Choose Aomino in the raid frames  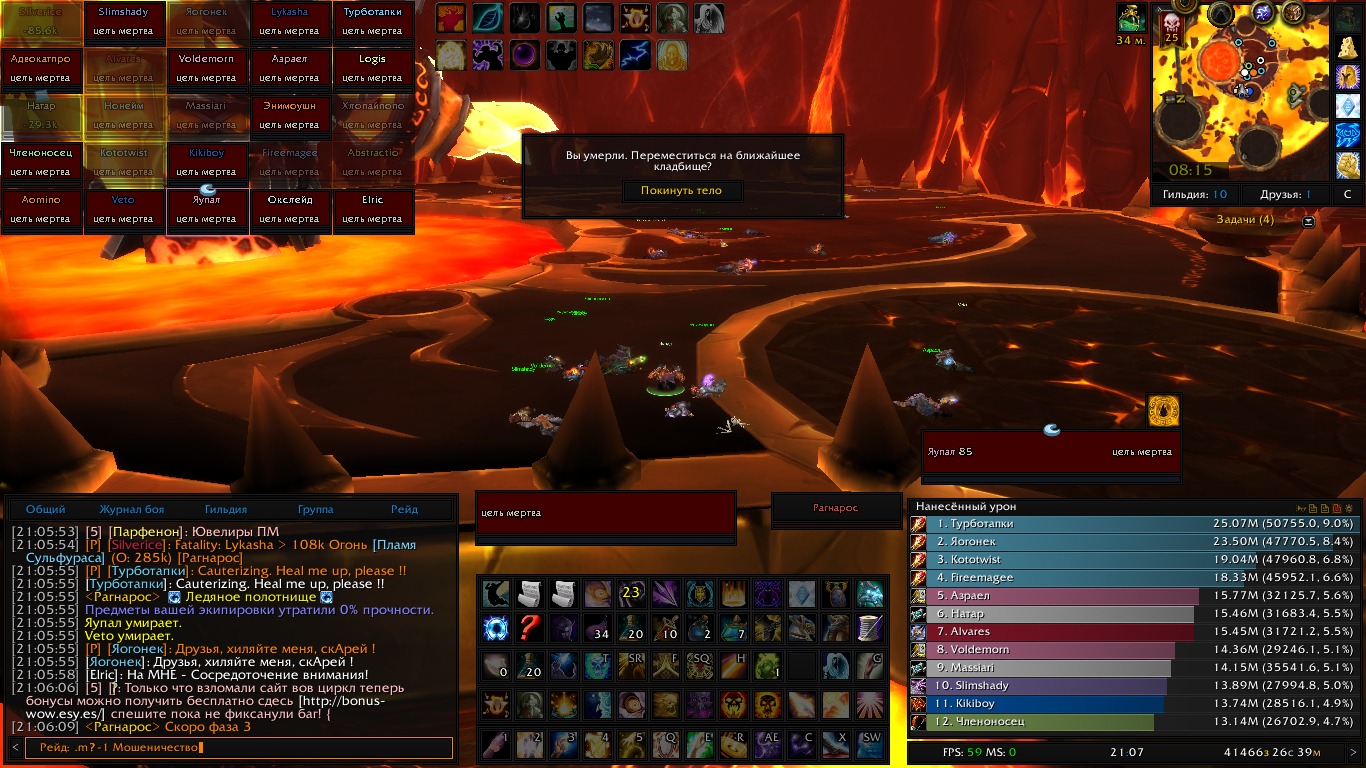point(41,210)
